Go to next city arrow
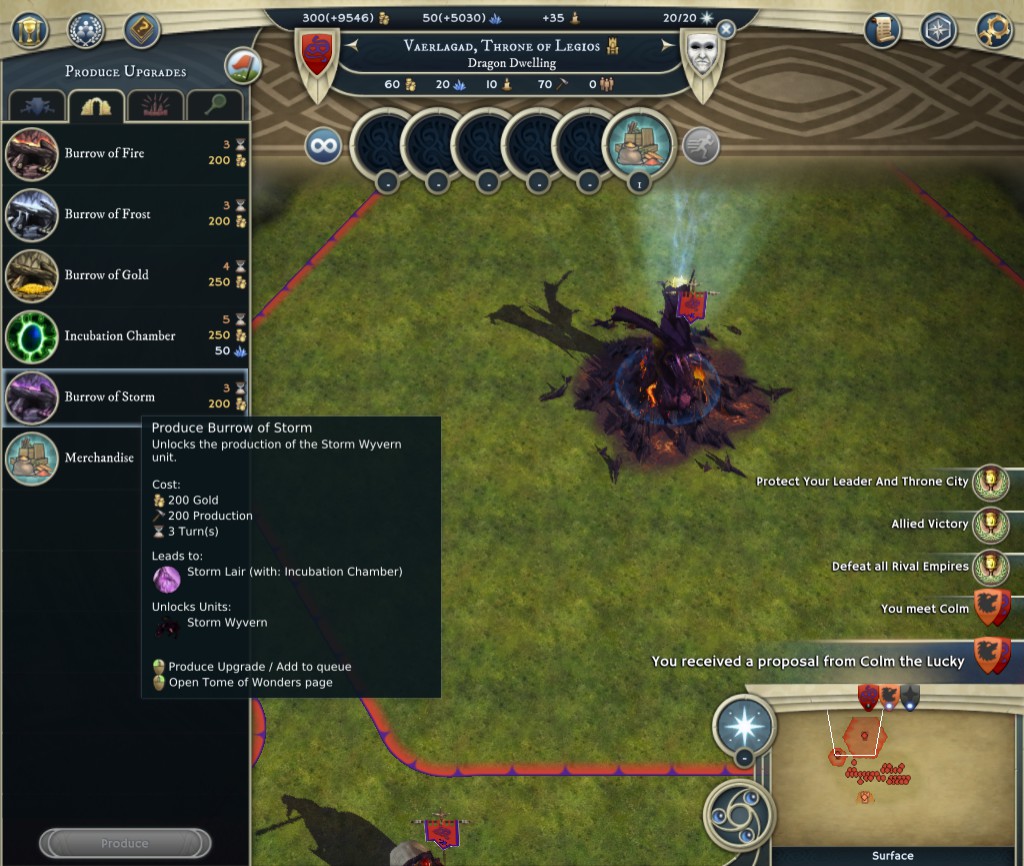1024x866 pixels. pyautogui.click(x=667, y=45)
